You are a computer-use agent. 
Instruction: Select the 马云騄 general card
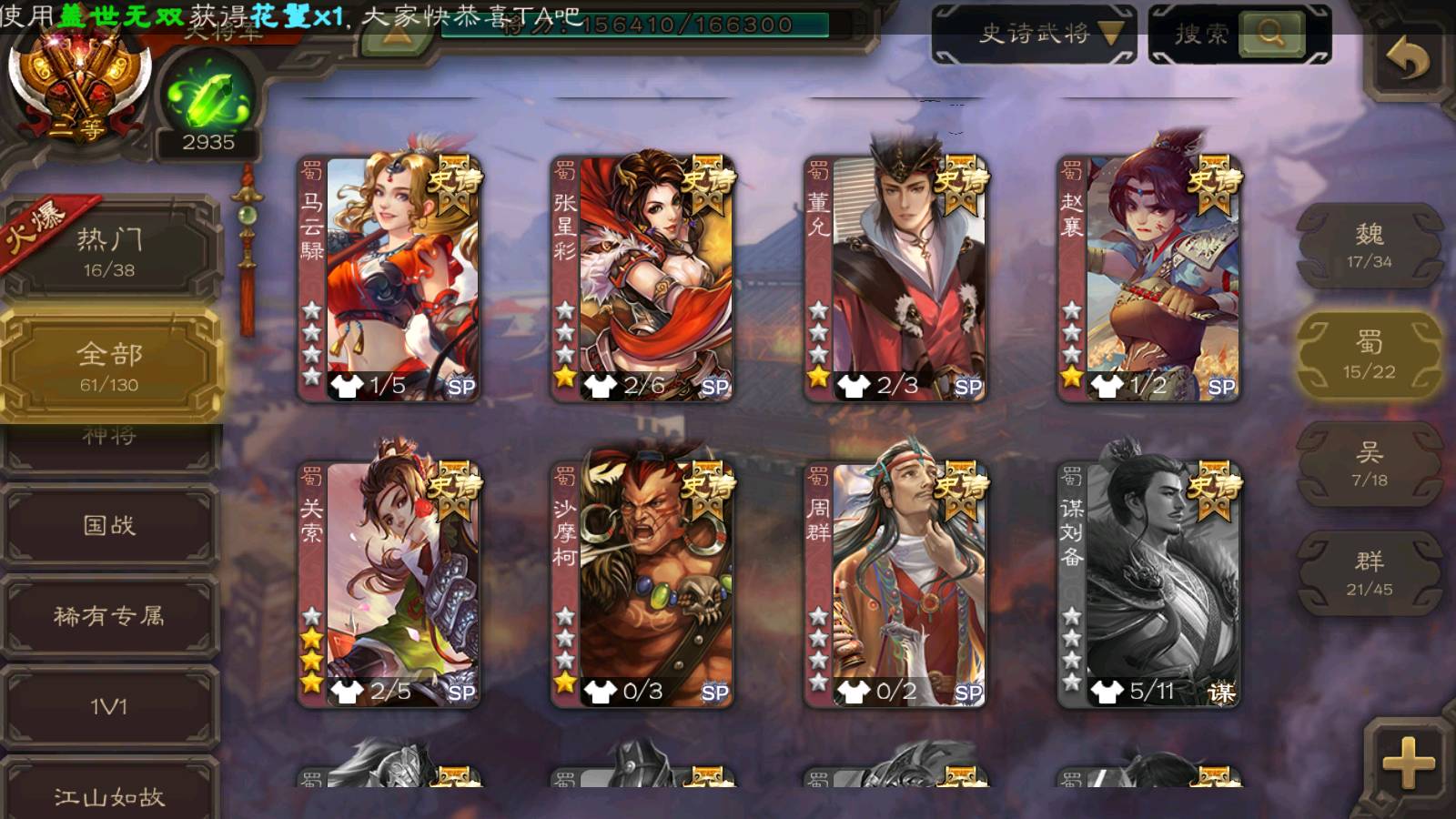389,278
